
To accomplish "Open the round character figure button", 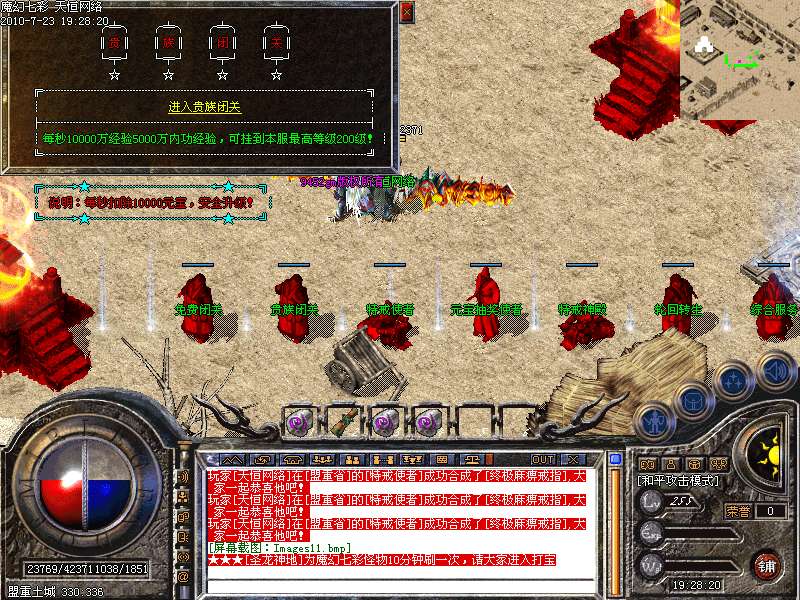I will pyautogui.click(x=655, y=421).
